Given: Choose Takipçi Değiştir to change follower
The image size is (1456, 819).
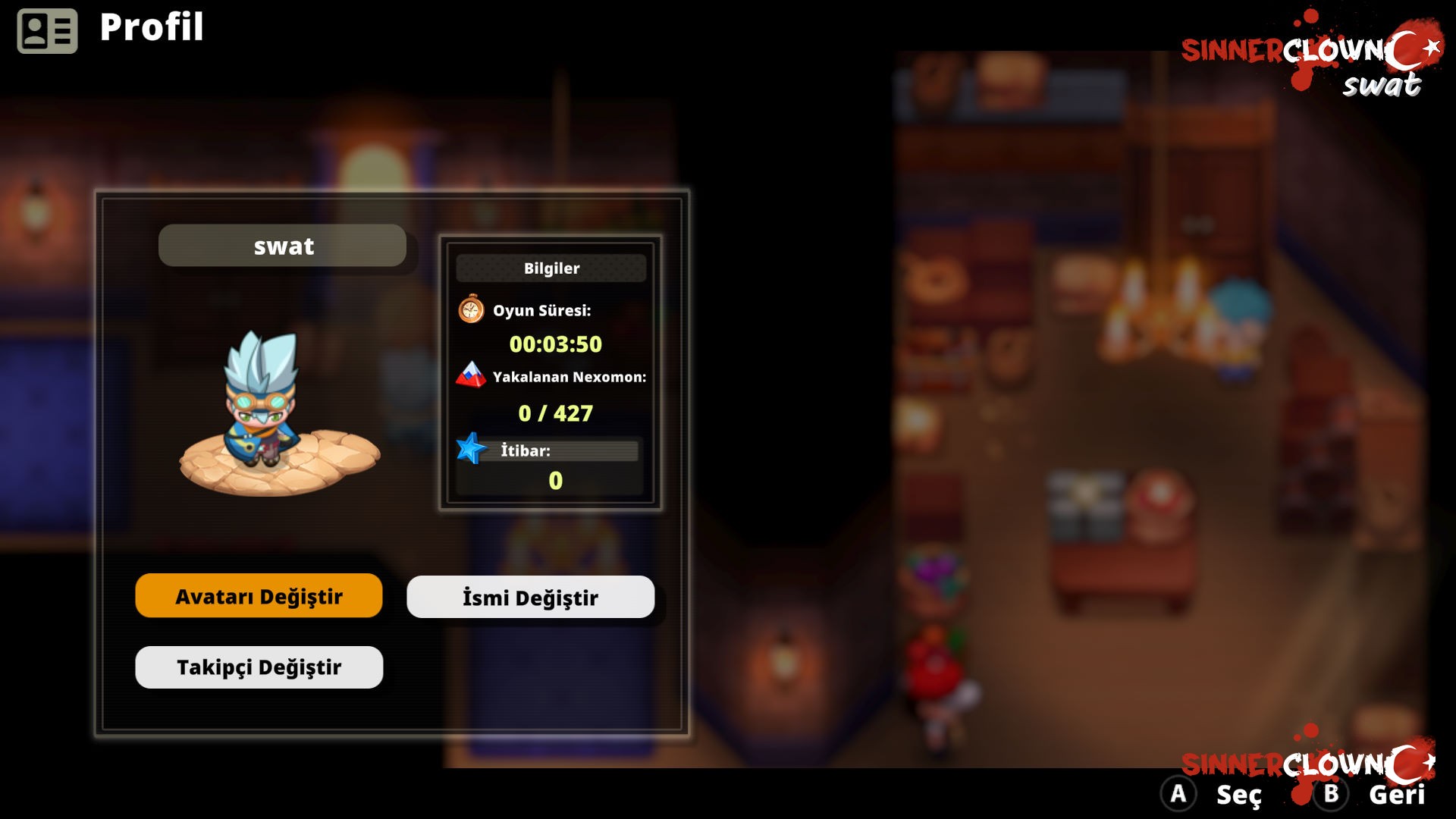Looking at the screenshot, I should point(259,667).
